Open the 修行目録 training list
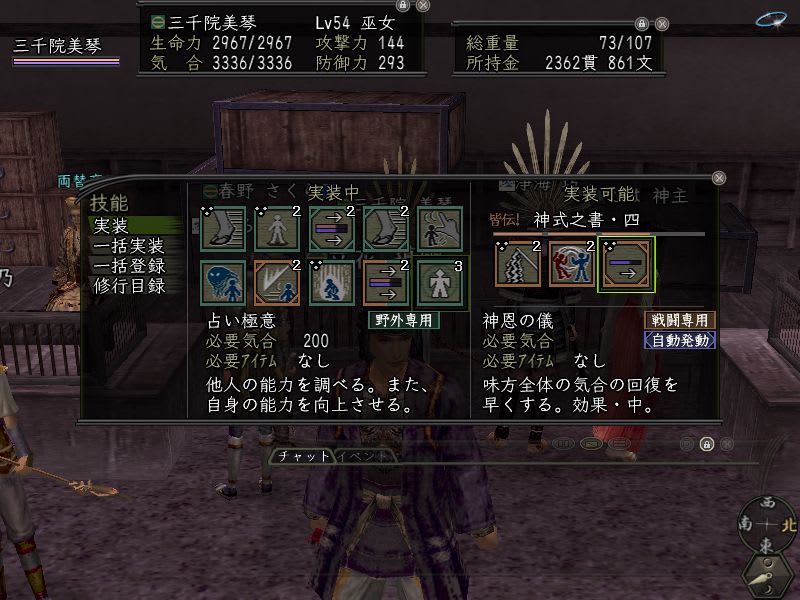800x600 pixels. [x=127, y=284]
